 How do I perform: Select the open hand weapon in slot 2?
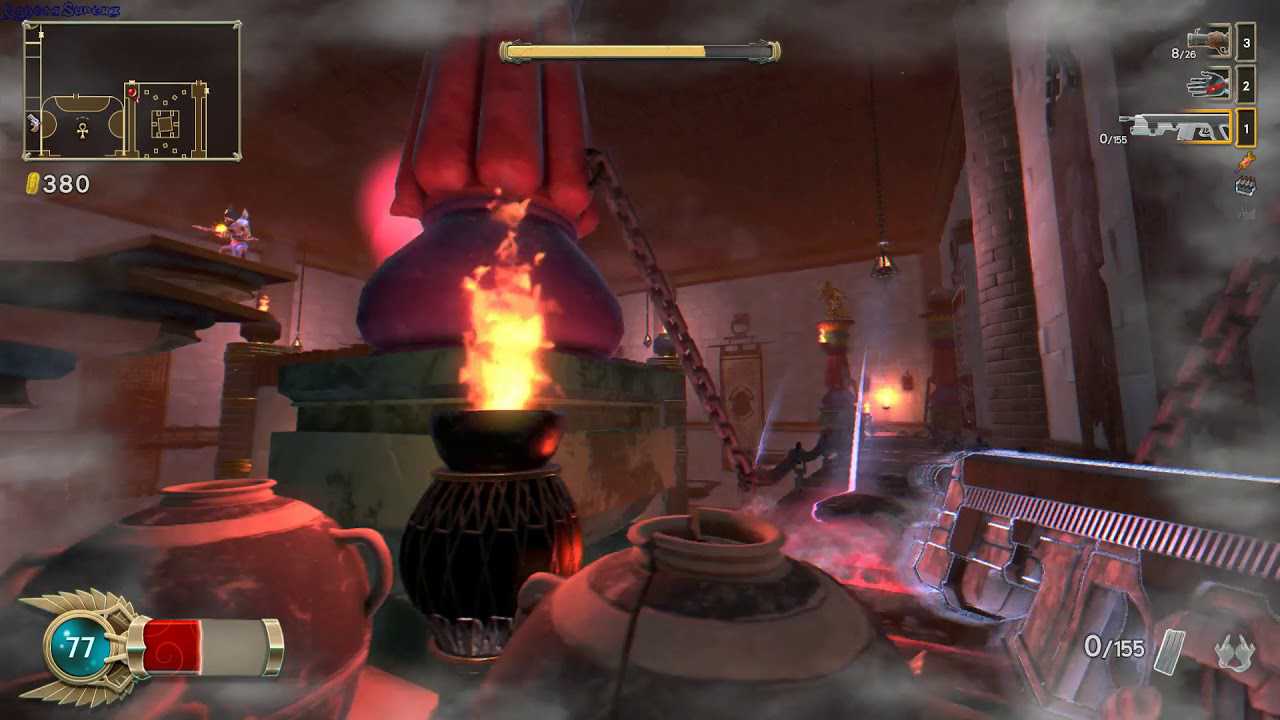pos(1209,85)
